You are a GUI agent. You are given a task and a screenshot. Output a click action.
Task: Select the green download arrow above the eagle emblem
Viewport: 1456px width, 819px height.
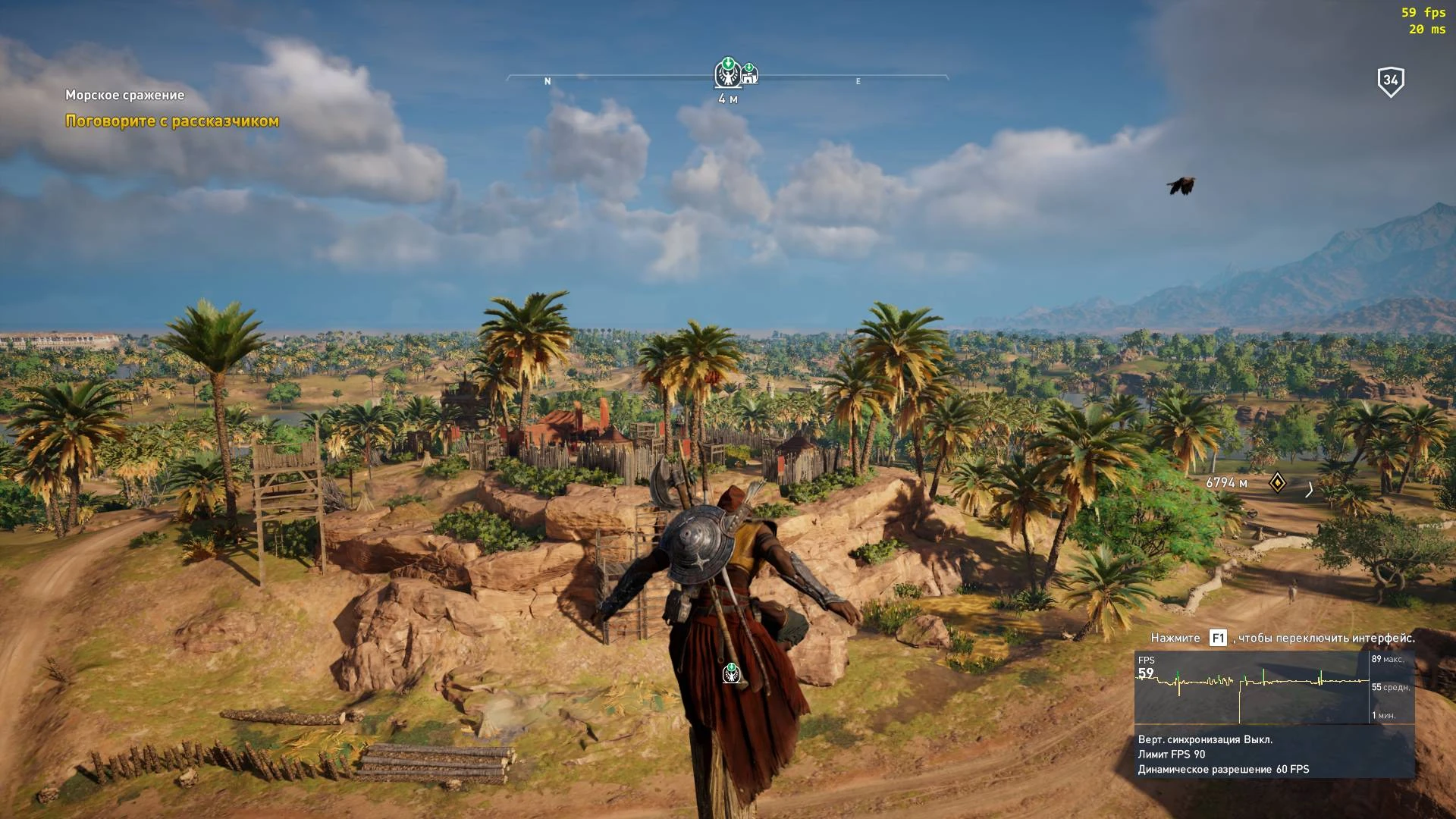click(726, 62)
